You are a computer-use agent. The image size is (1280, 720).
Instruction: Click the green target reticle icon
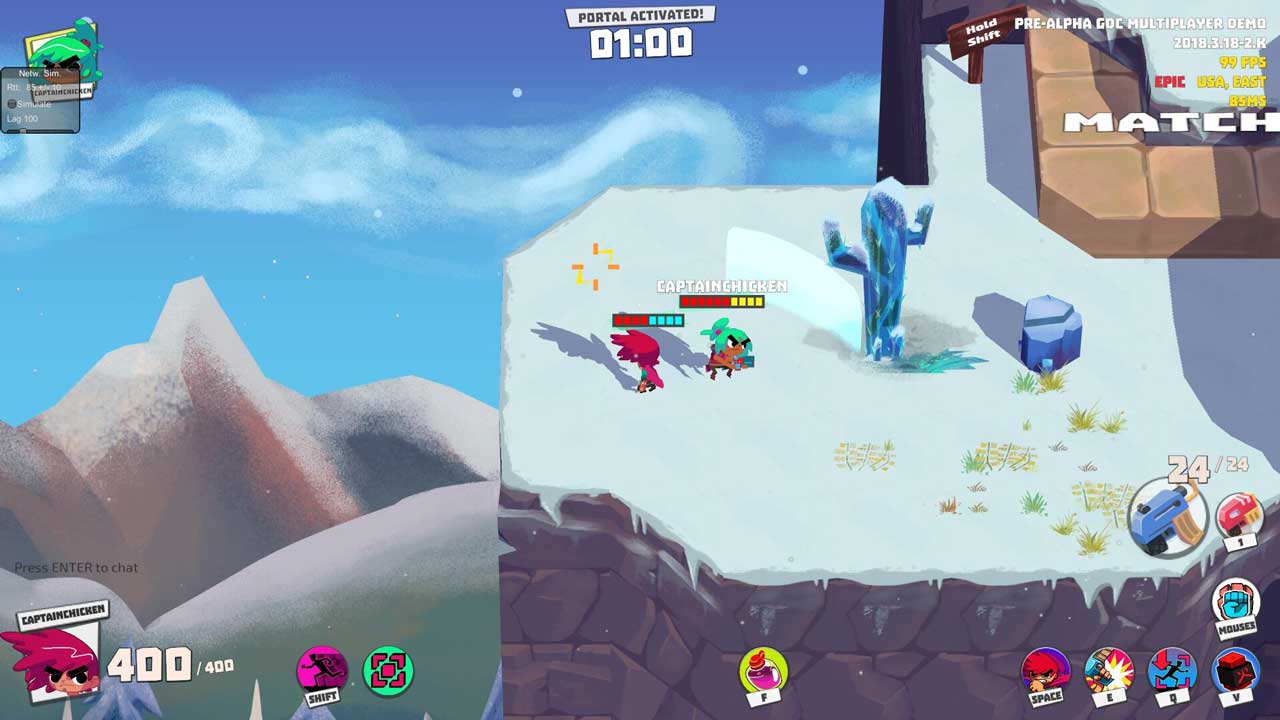388,670
